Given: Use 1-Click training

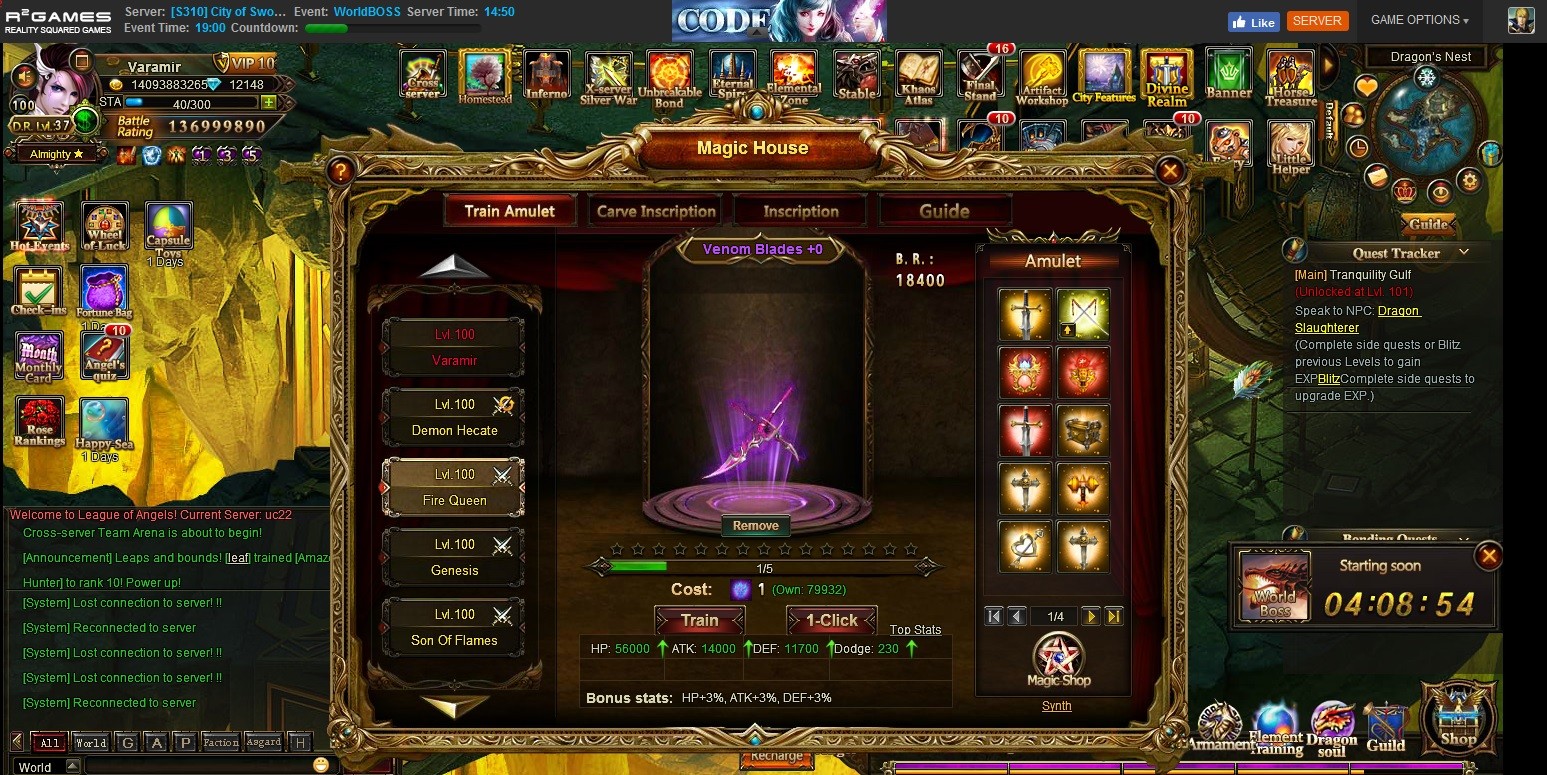Looking at the screenshot, I should pos(831,620).
